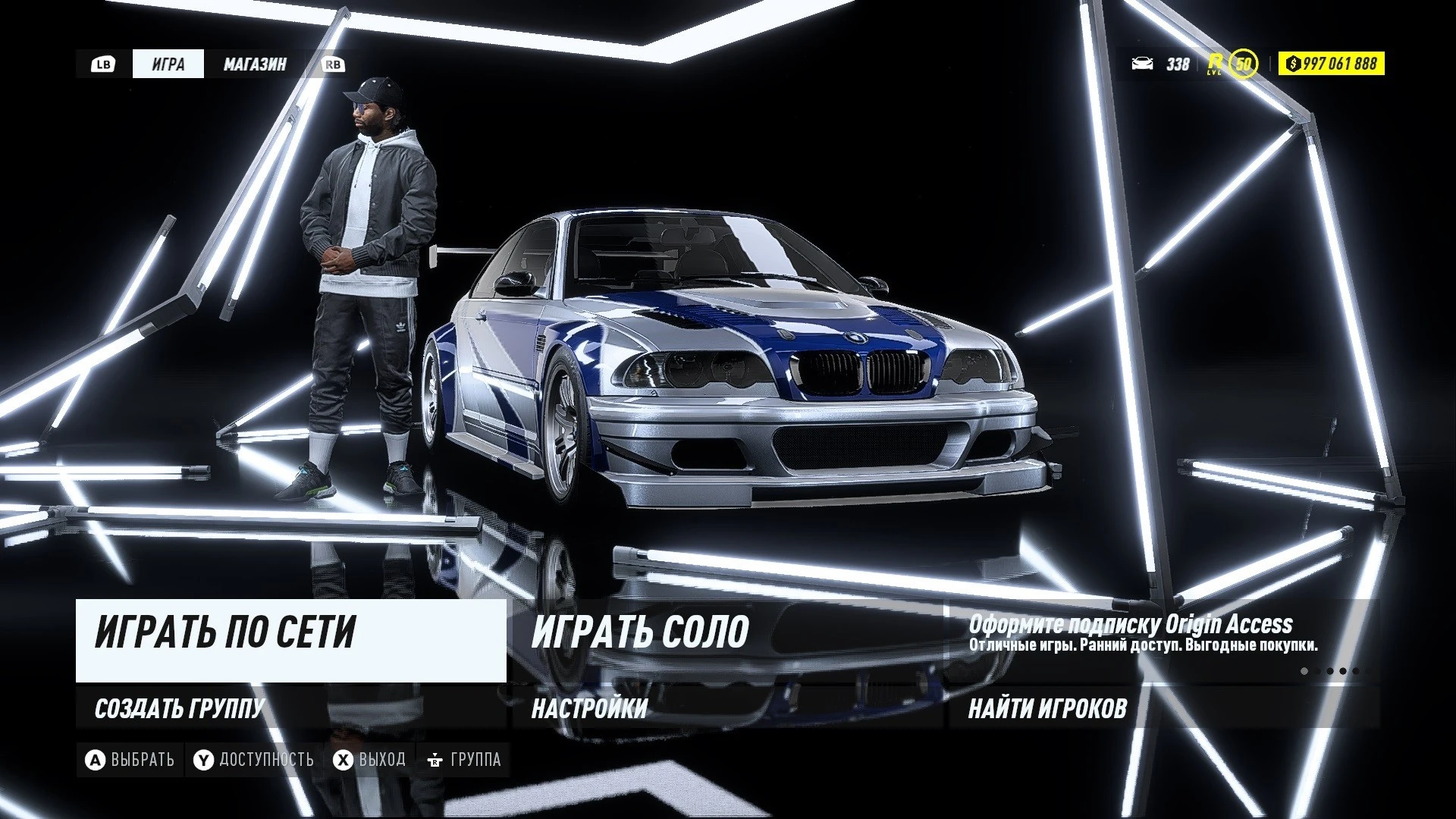The image size is (1456, 819).
Task: Switch to the МАГАЗИН tab
Action: click(x=255, y=64)
